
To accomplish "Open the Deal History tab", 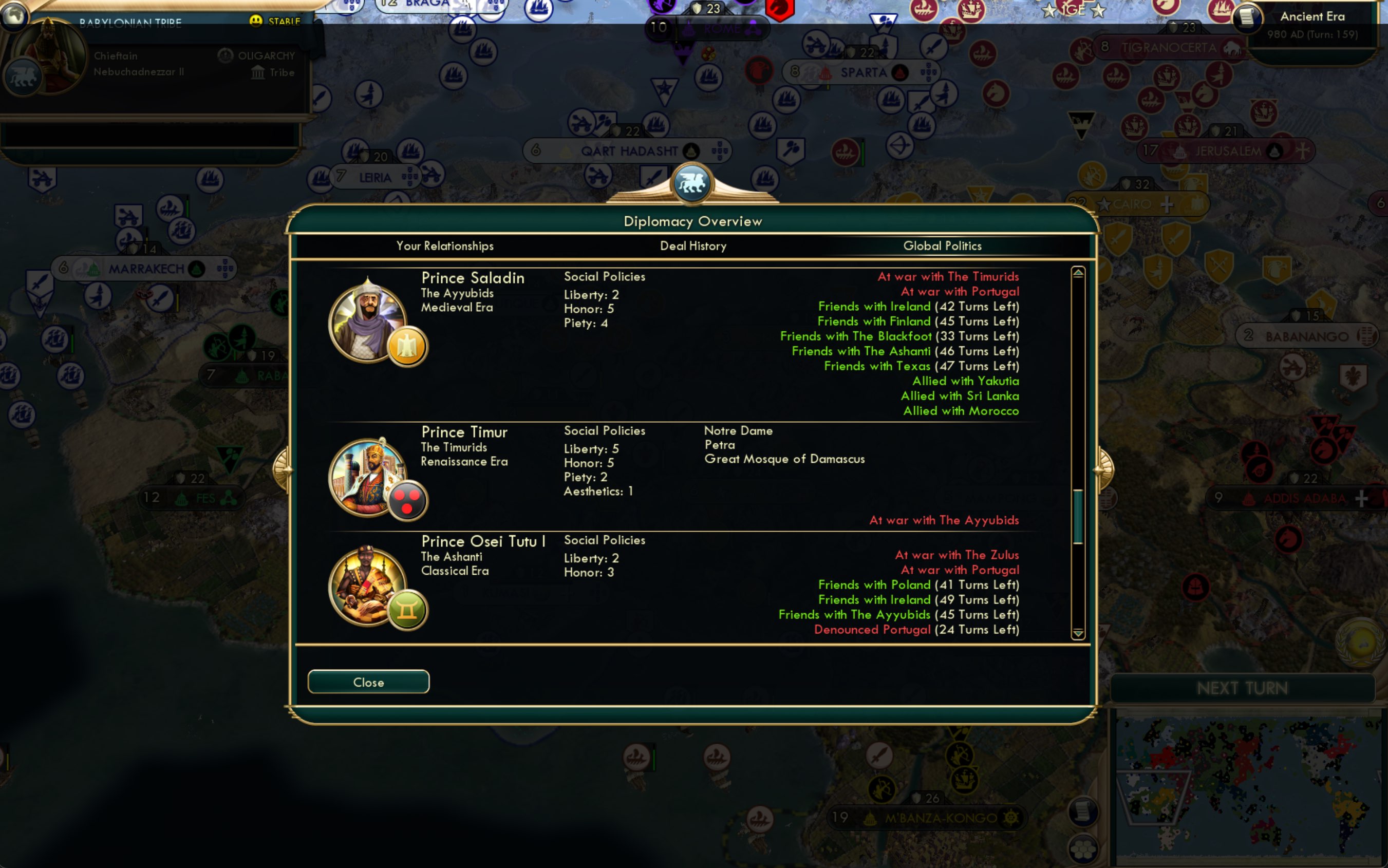I will click(x=693, y=246).
